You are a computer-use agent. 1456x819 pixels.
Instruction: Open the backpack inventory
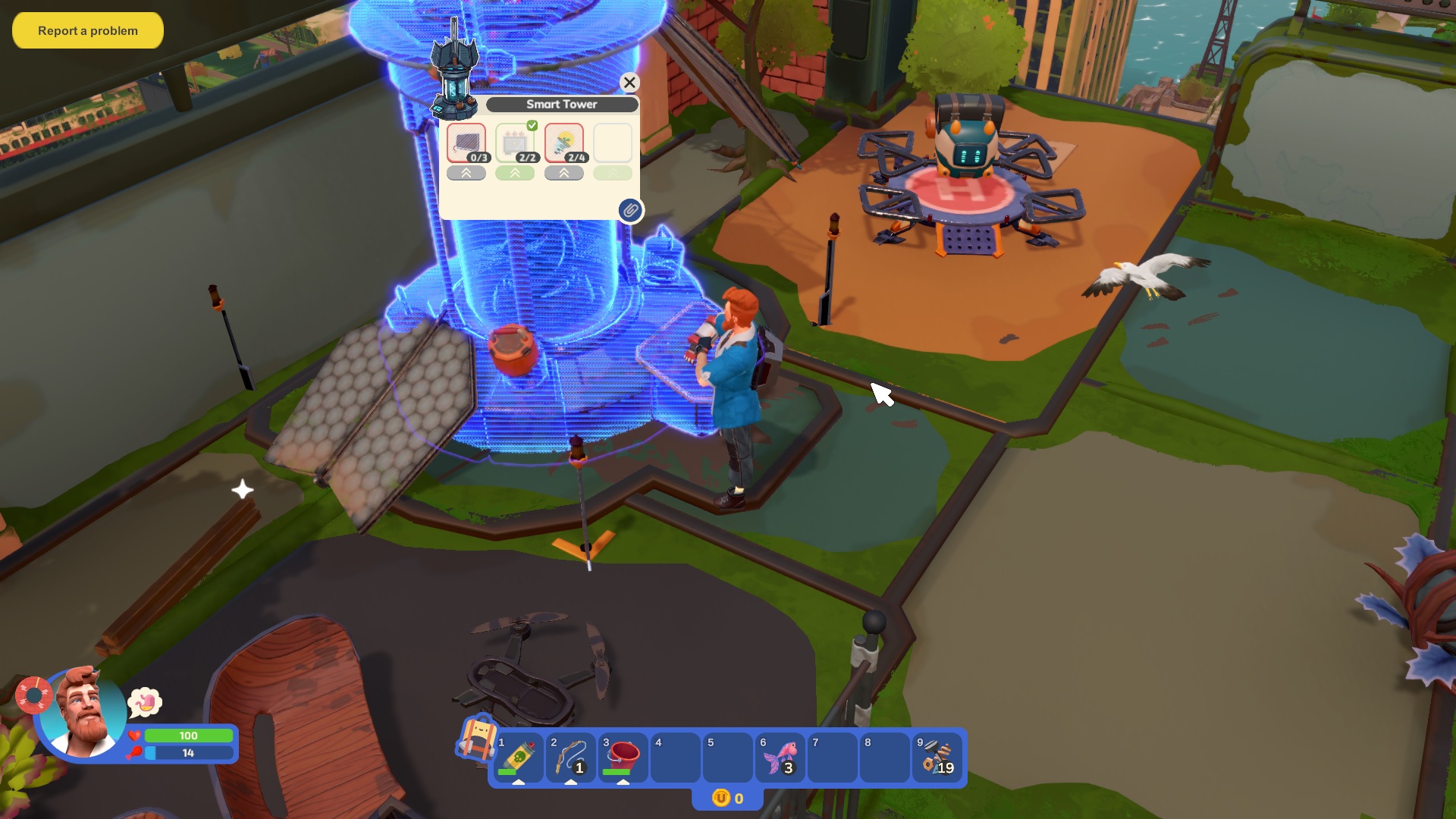tap(475, 737)
